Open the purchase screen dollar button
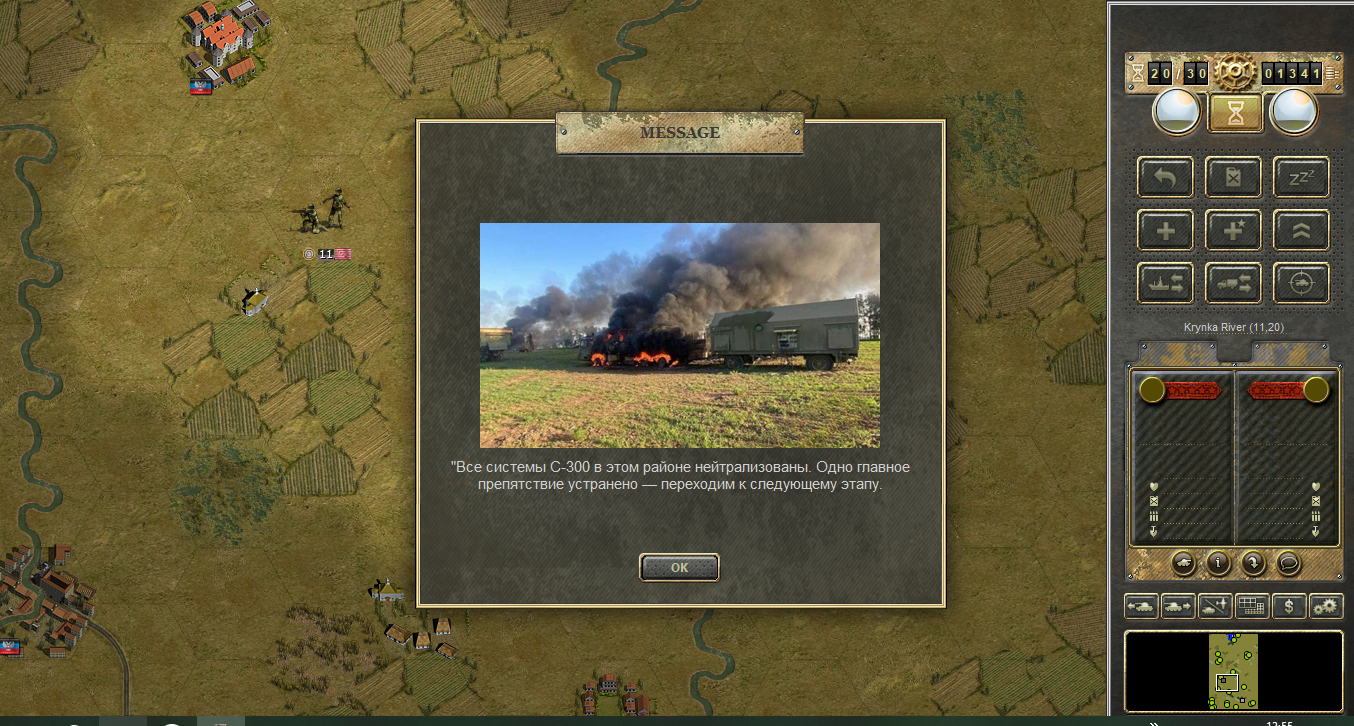The height and width of the screenshot is (726, 1354). (x=1289, y=606)
